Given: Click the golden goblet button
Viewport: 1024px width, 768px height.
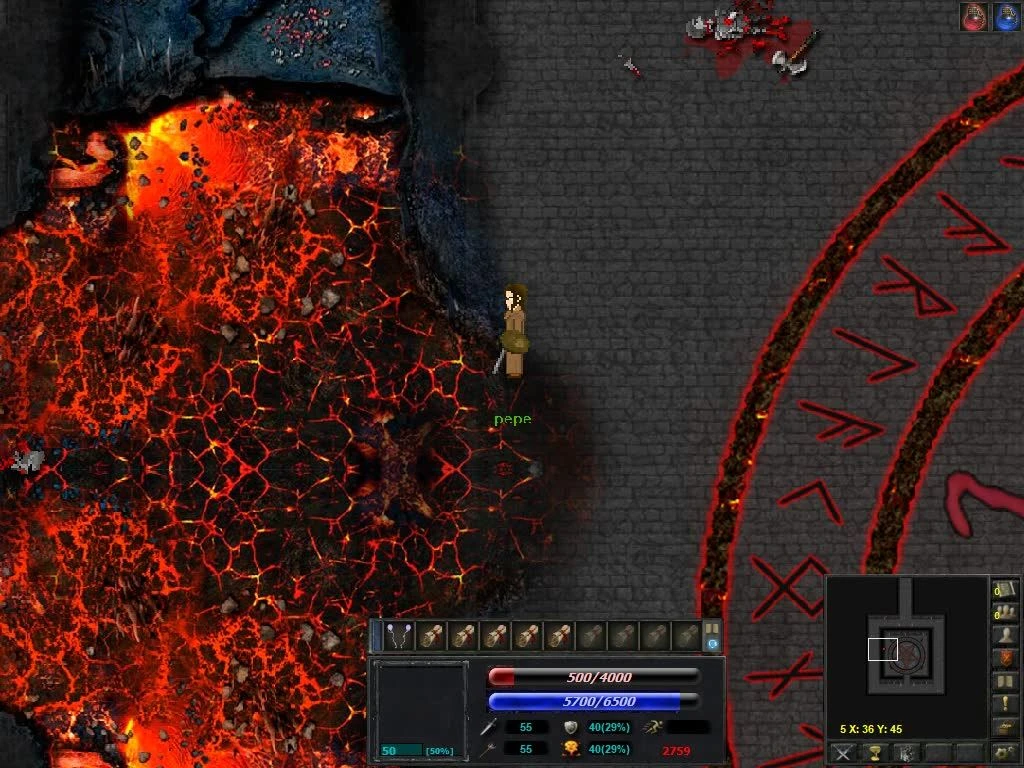Looking at the screenshot, I should tap(875, 753).
